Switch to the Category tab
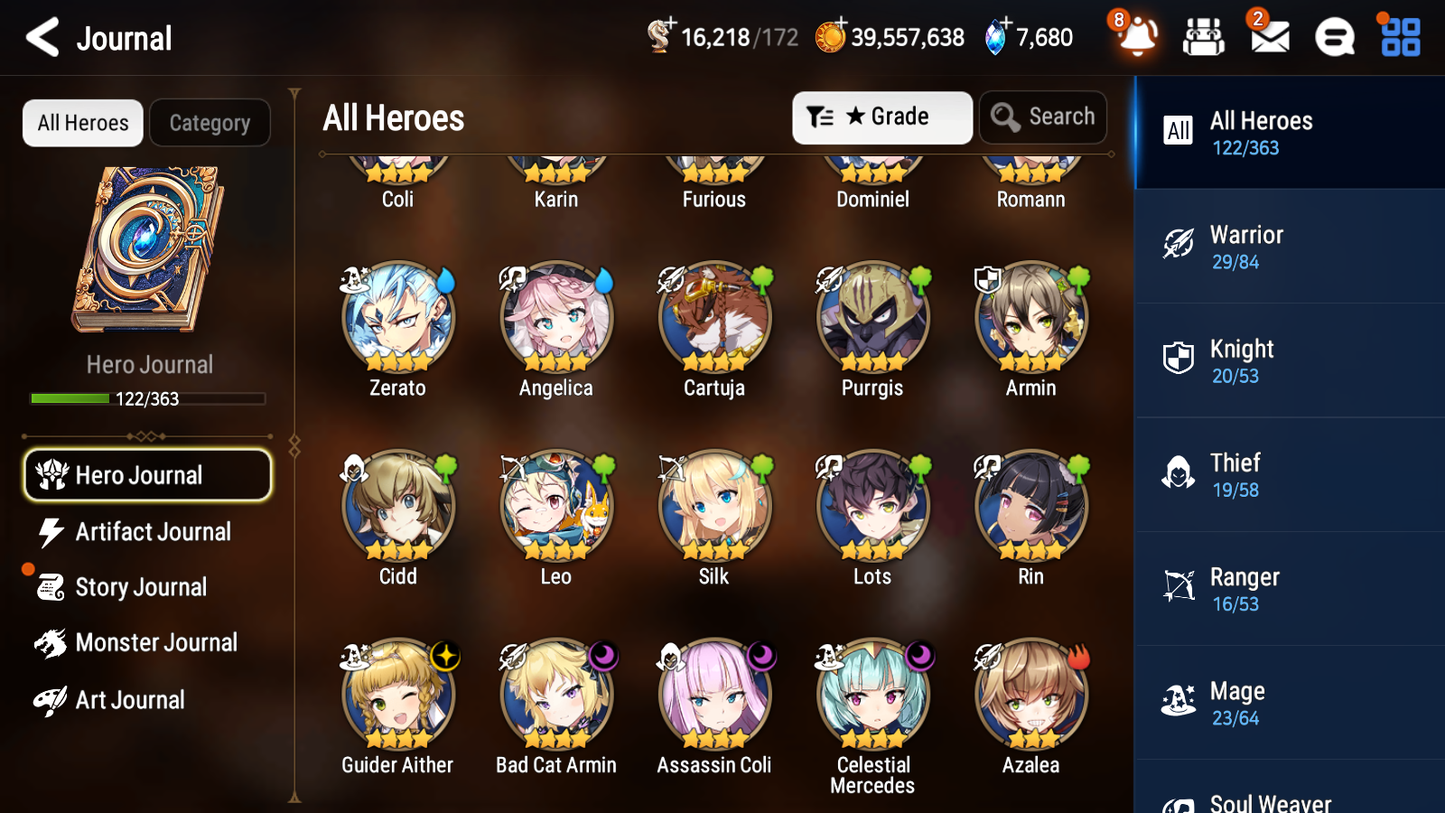The image size is (1445, 813). pyautogui.click(x=210, y=122)
